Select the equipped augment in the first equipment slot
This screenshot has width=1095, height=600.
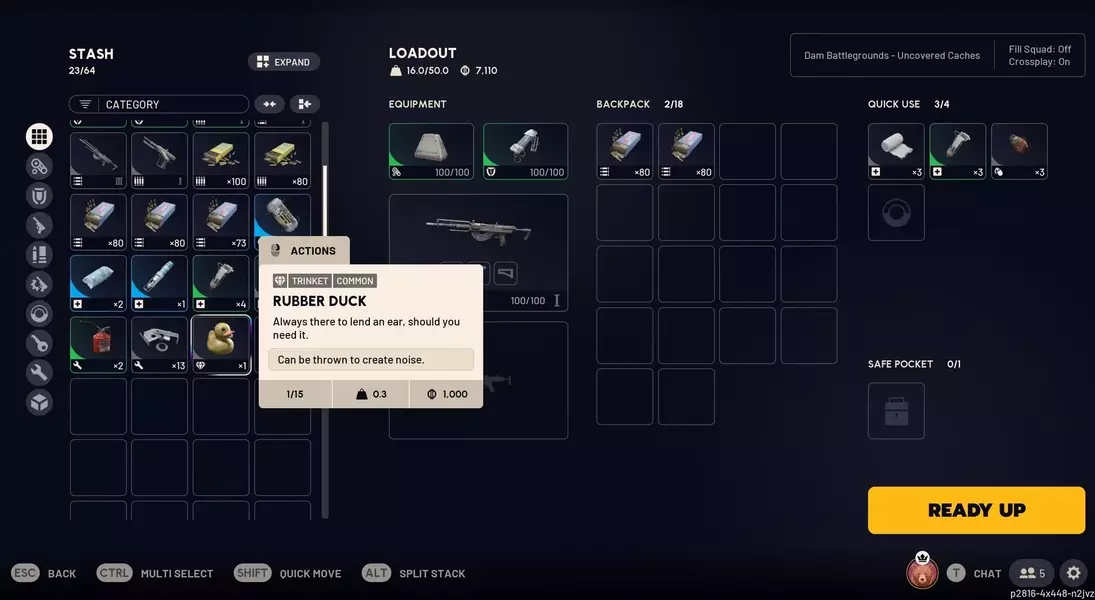pyautogui.click(x=431, y=150)
